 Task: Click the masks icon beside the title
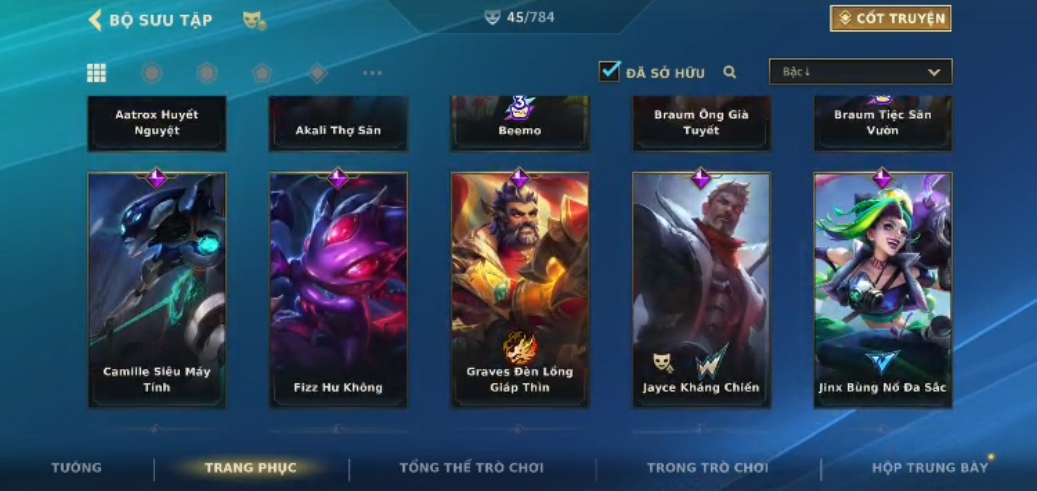tap(254, 20)
